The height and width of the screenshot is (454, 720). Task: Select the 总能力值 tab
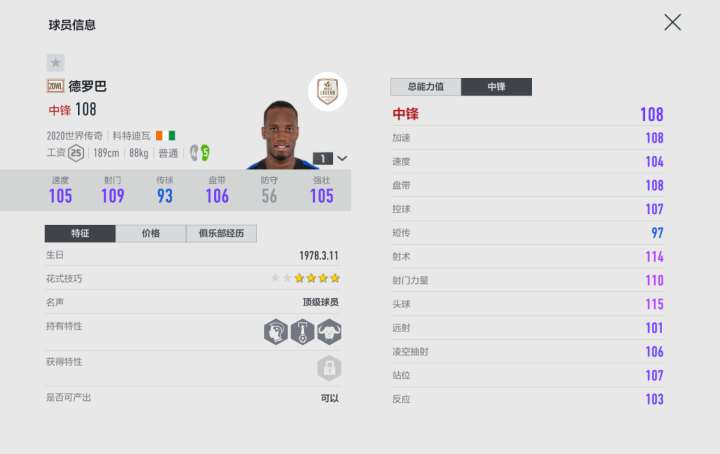coord(425,87)
